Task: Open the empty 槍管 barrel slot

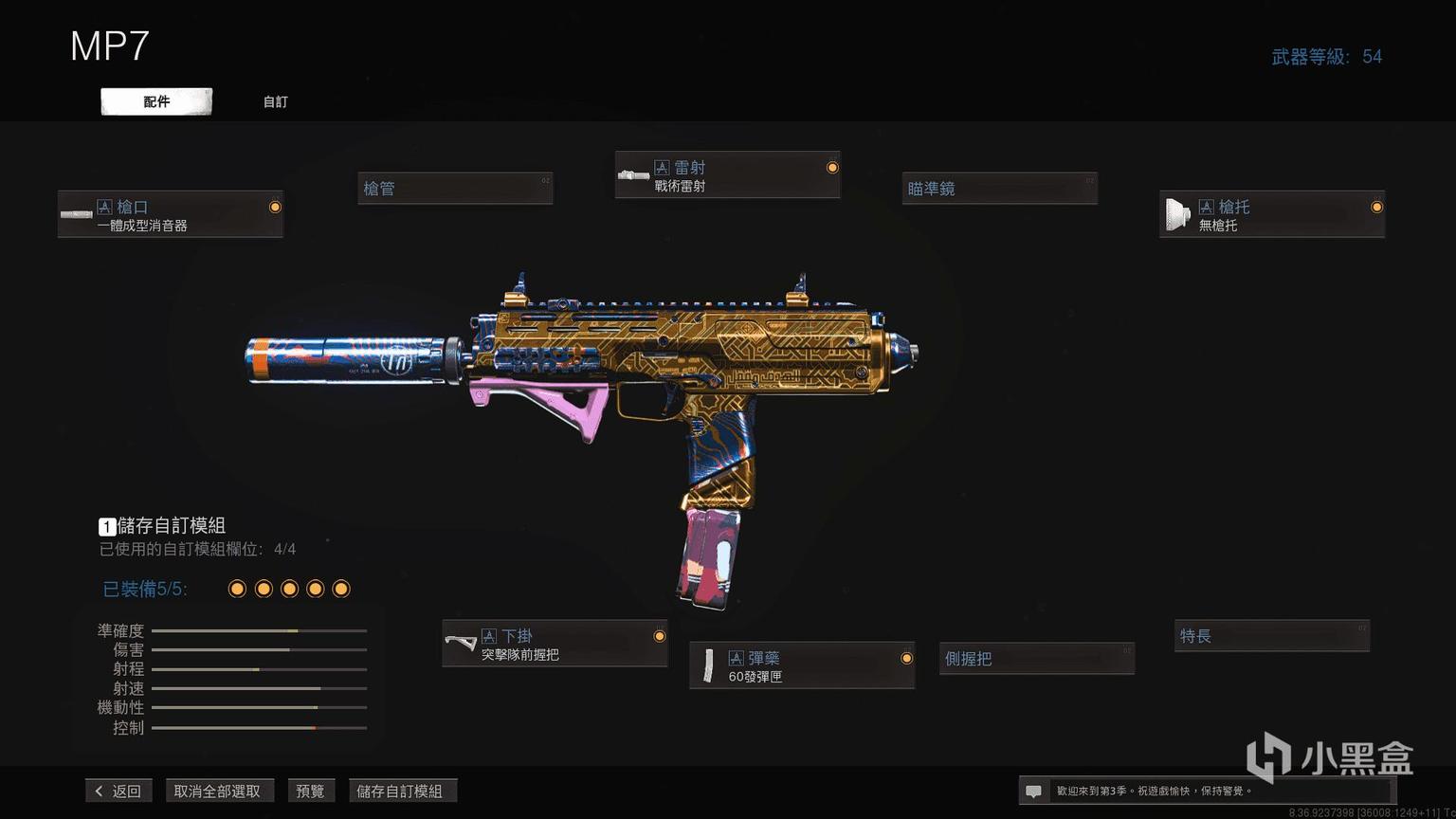Action: 455,189
